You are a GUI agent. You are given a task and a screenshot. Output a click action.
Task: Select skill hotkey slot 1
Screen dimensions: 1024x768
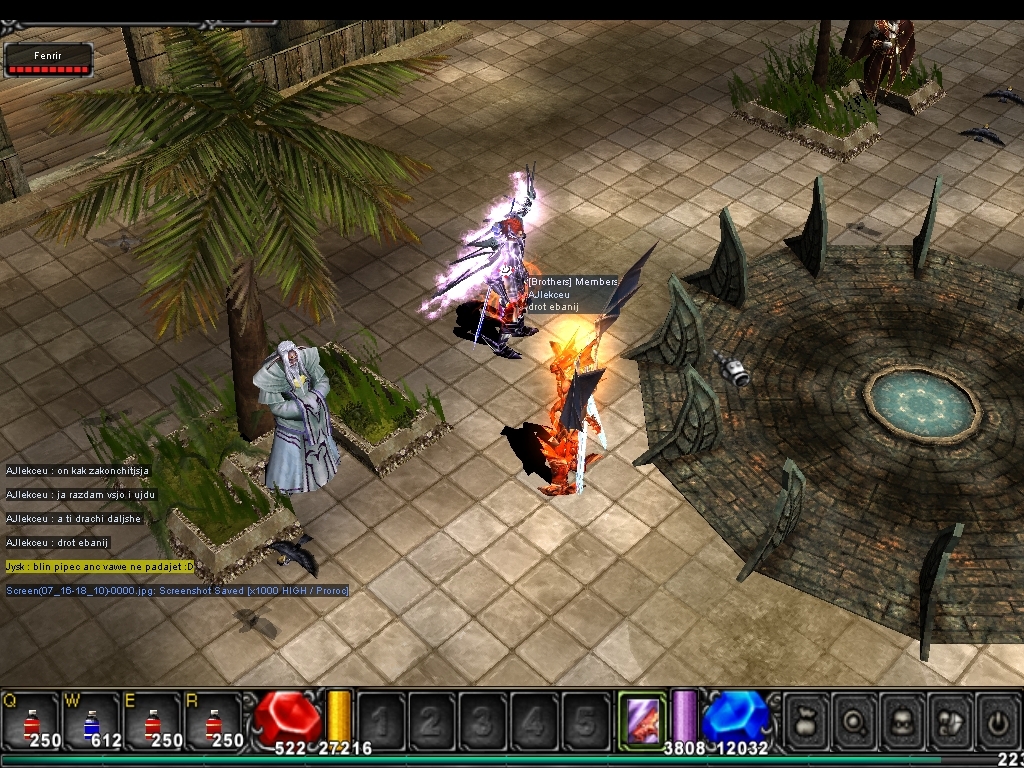click(x=381, y=720)
